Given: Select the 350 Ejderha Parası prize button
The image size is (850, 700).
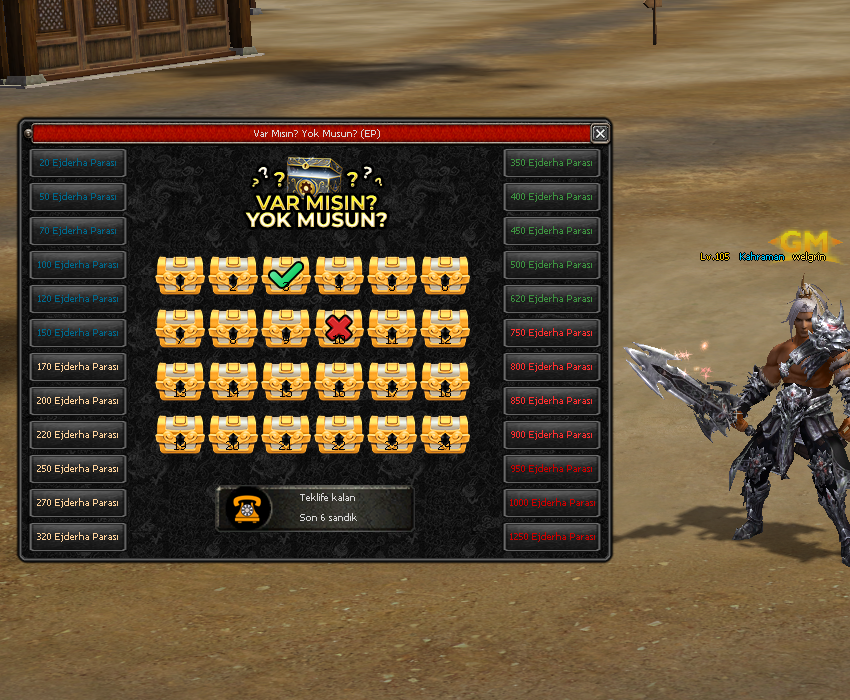Looking at the screenshot, I should [551, 162].
